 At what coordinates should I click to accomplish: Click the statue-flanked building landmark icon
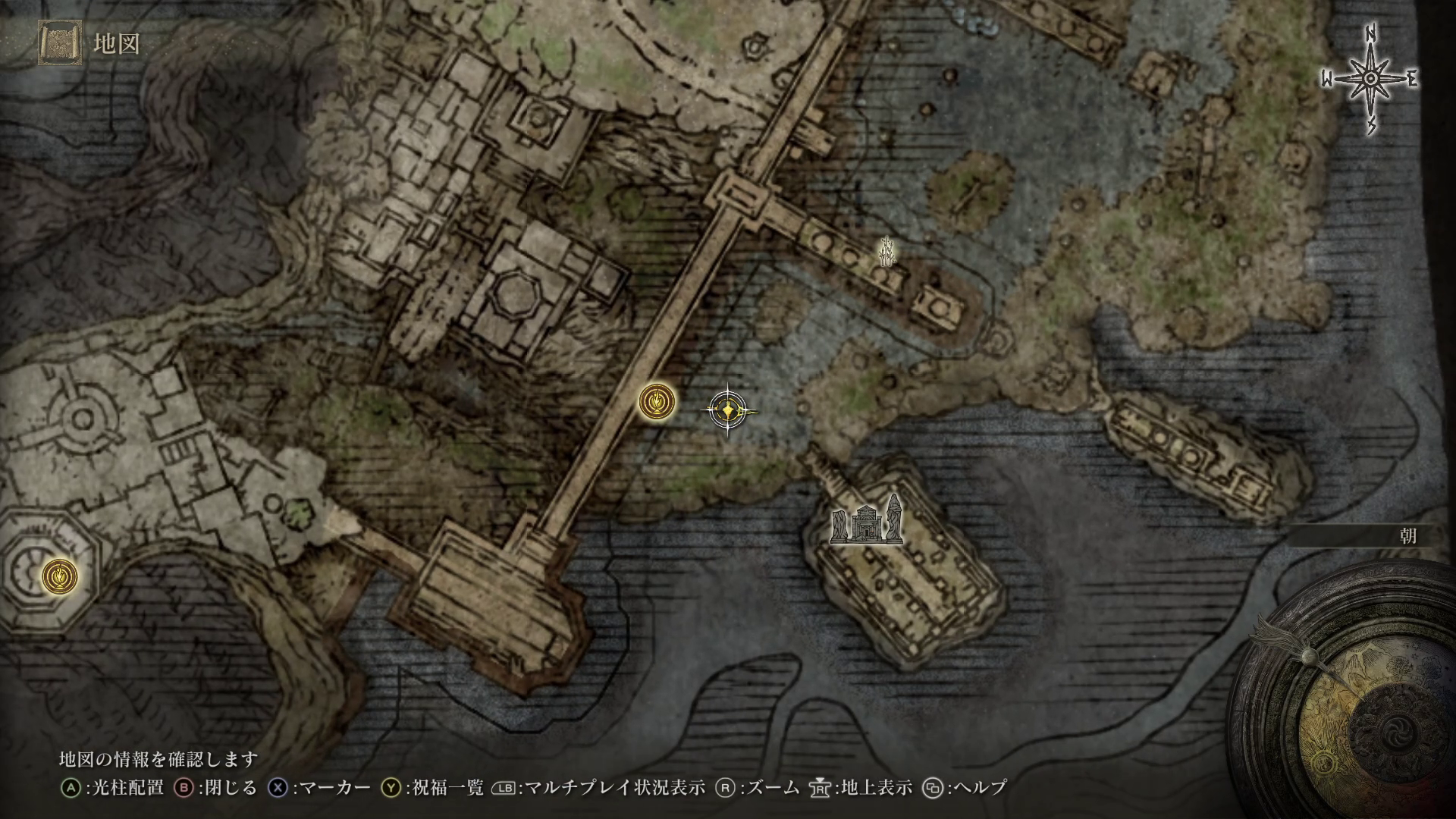867,521
